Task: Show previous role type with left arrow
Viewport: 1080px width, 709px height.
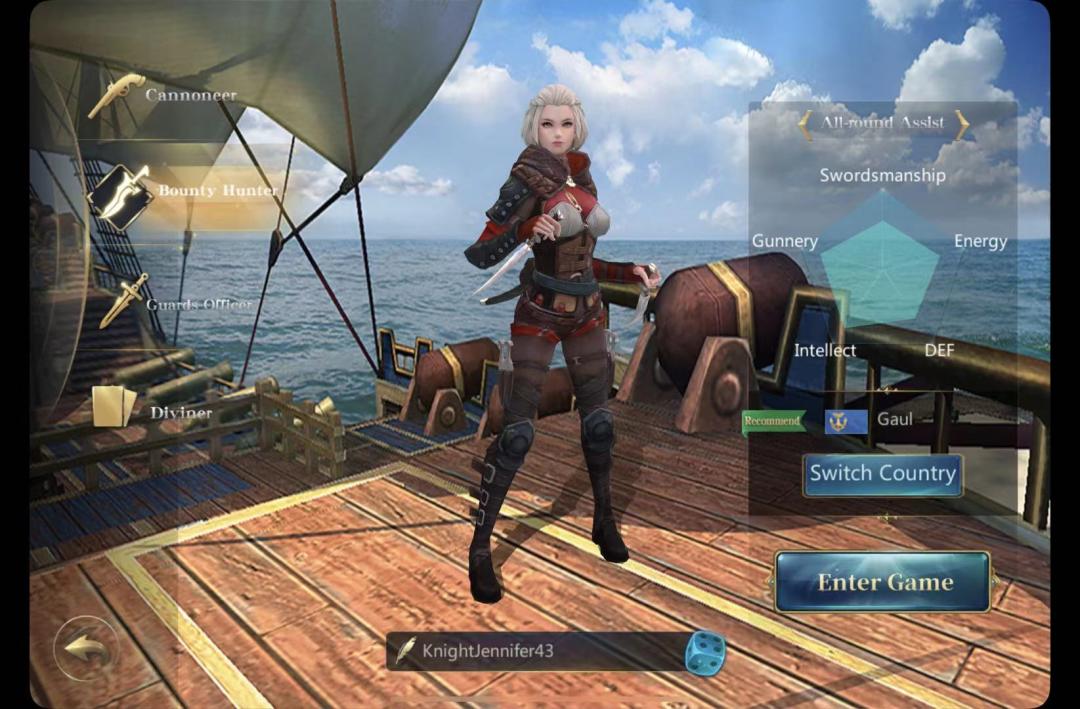Action: [x=805, y=124]
